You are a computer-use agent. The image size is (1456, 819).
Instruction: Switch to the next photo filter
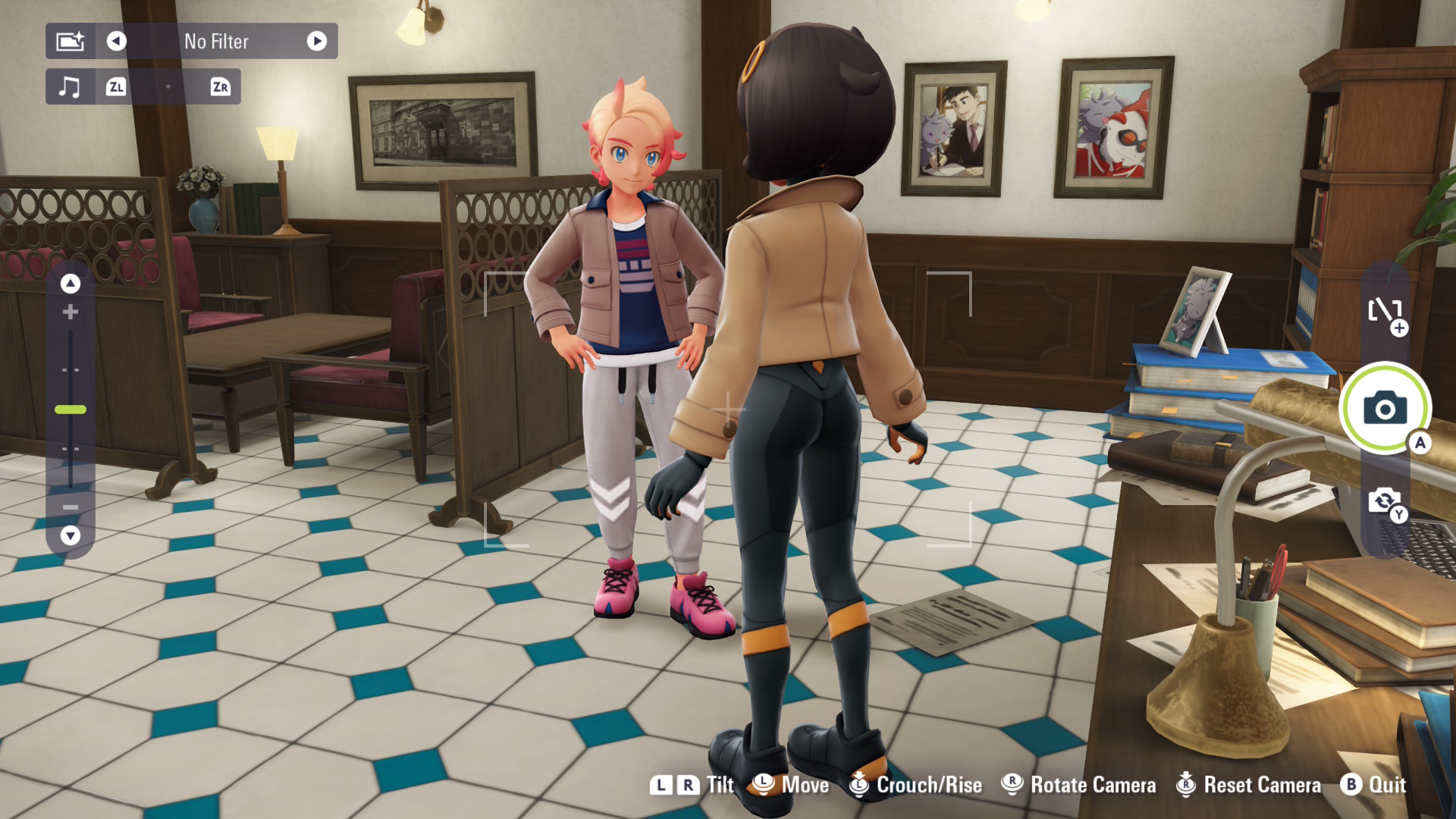tap(317, 41)
